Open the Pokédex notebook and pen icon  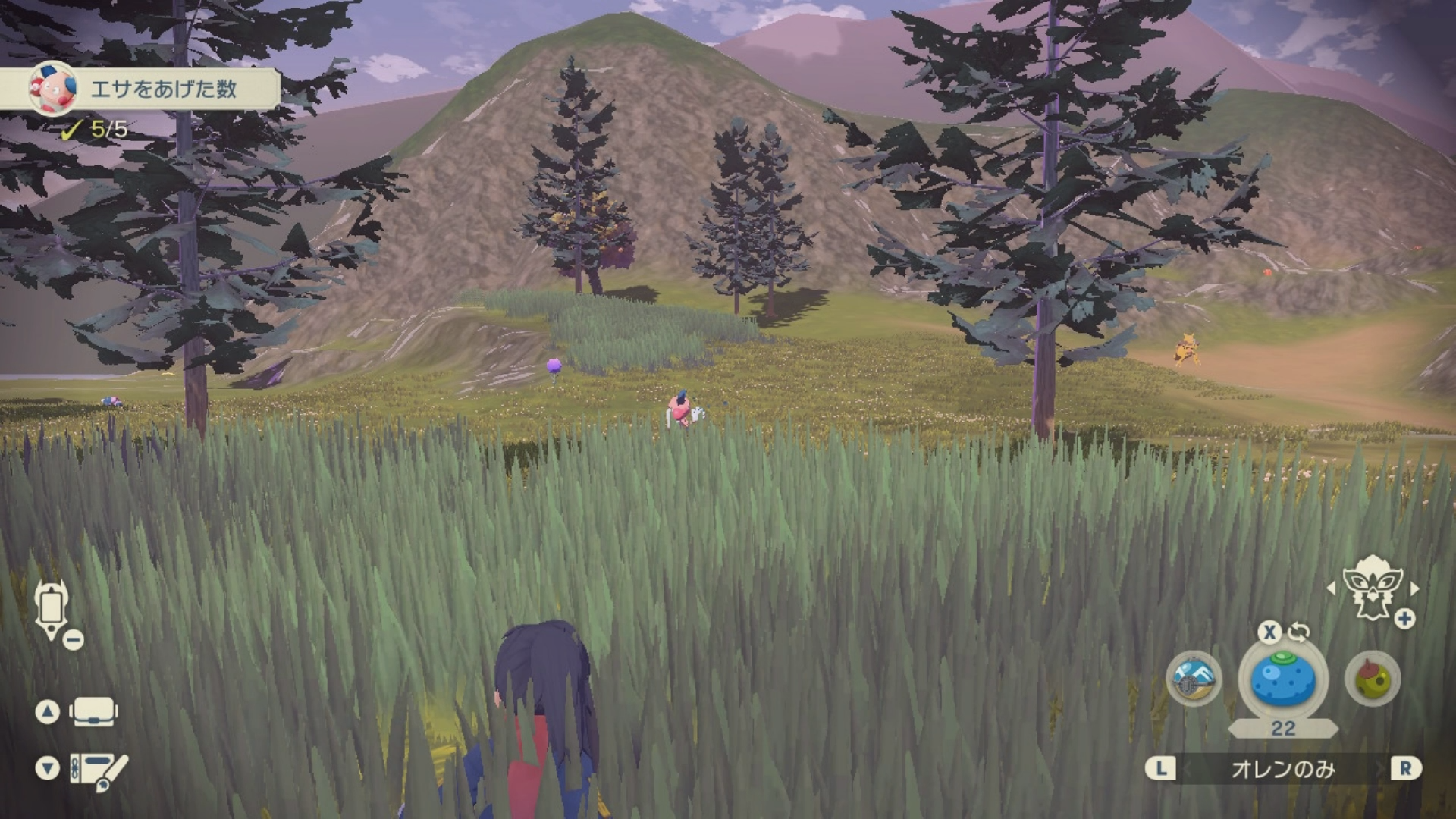pyautogui.click(x=99, y=770)
